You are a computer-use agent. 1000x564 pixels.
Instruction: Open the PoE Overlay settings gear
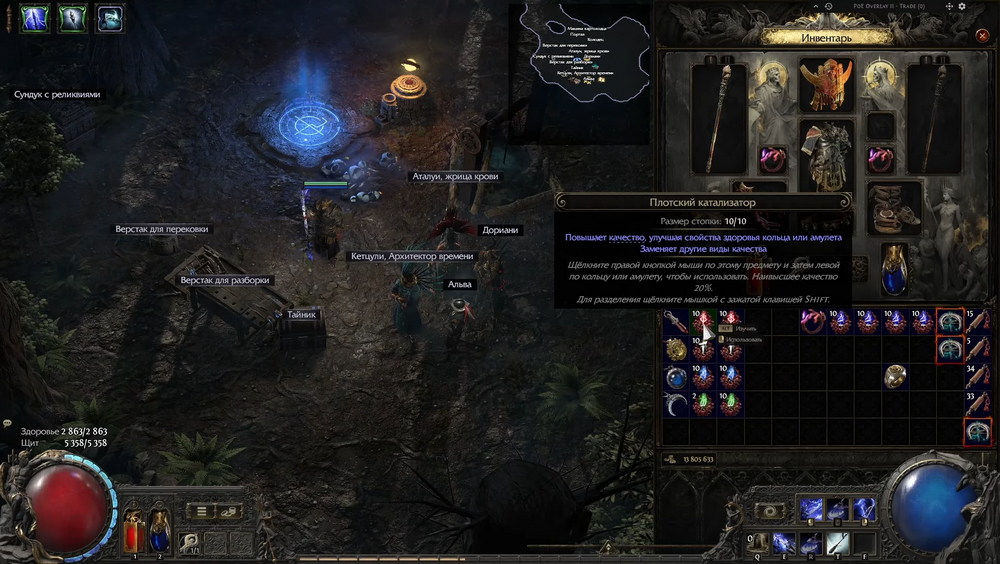pyautogui.click(x=961, y=7)
